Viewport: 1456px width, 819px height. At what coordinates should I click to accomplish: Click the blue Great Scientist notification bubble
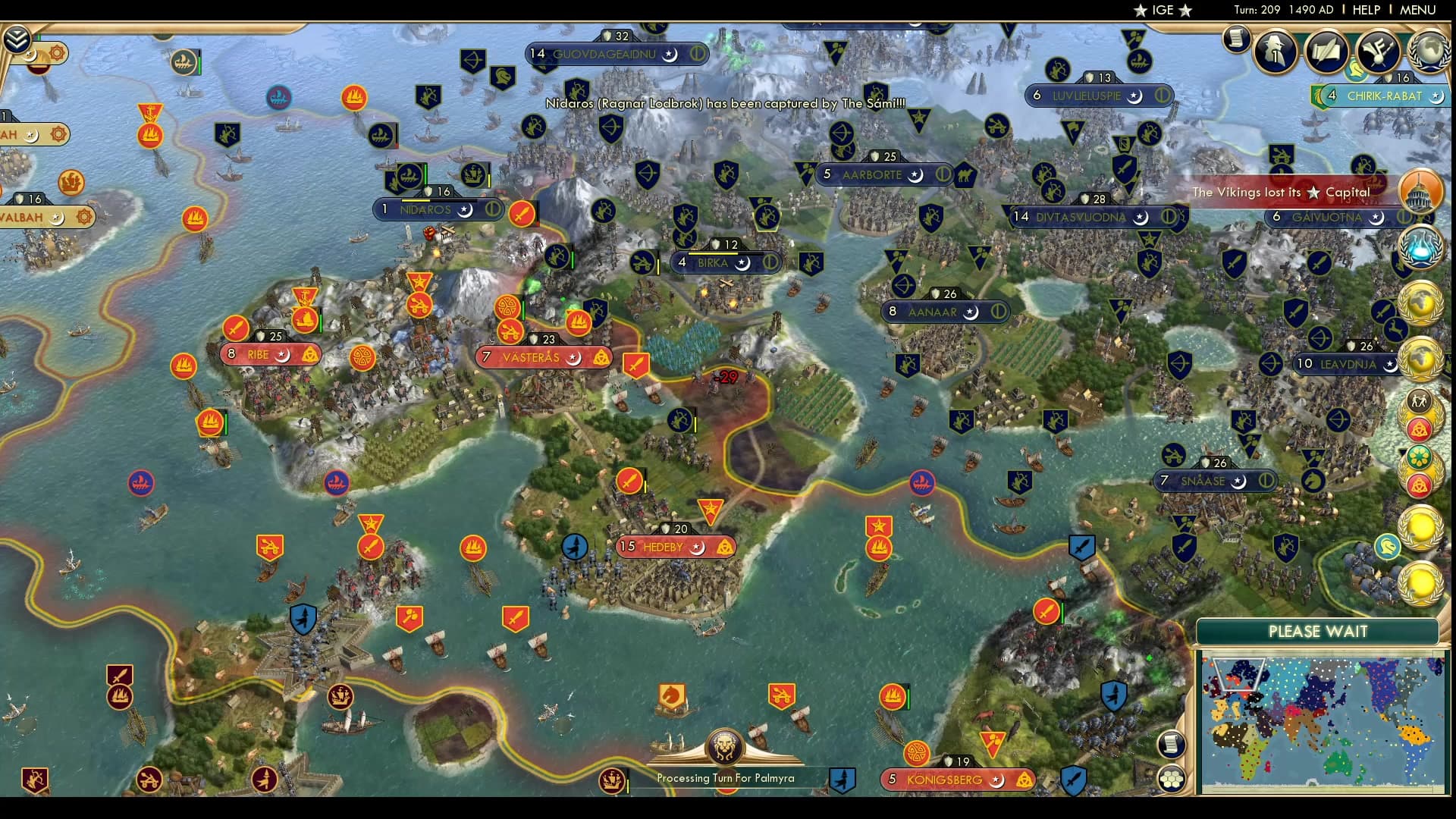[1421, 248]
